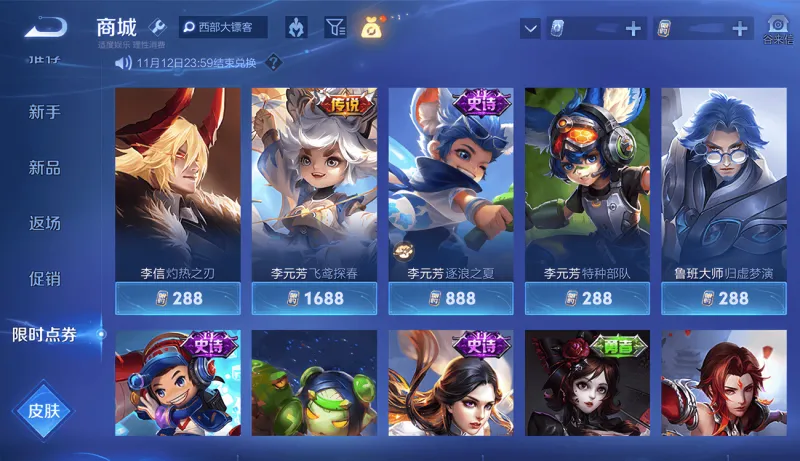Image resolution: width=800 pixels, height=461 pixels.
Task: Open the 返场 category
Action: pos(45,223)
